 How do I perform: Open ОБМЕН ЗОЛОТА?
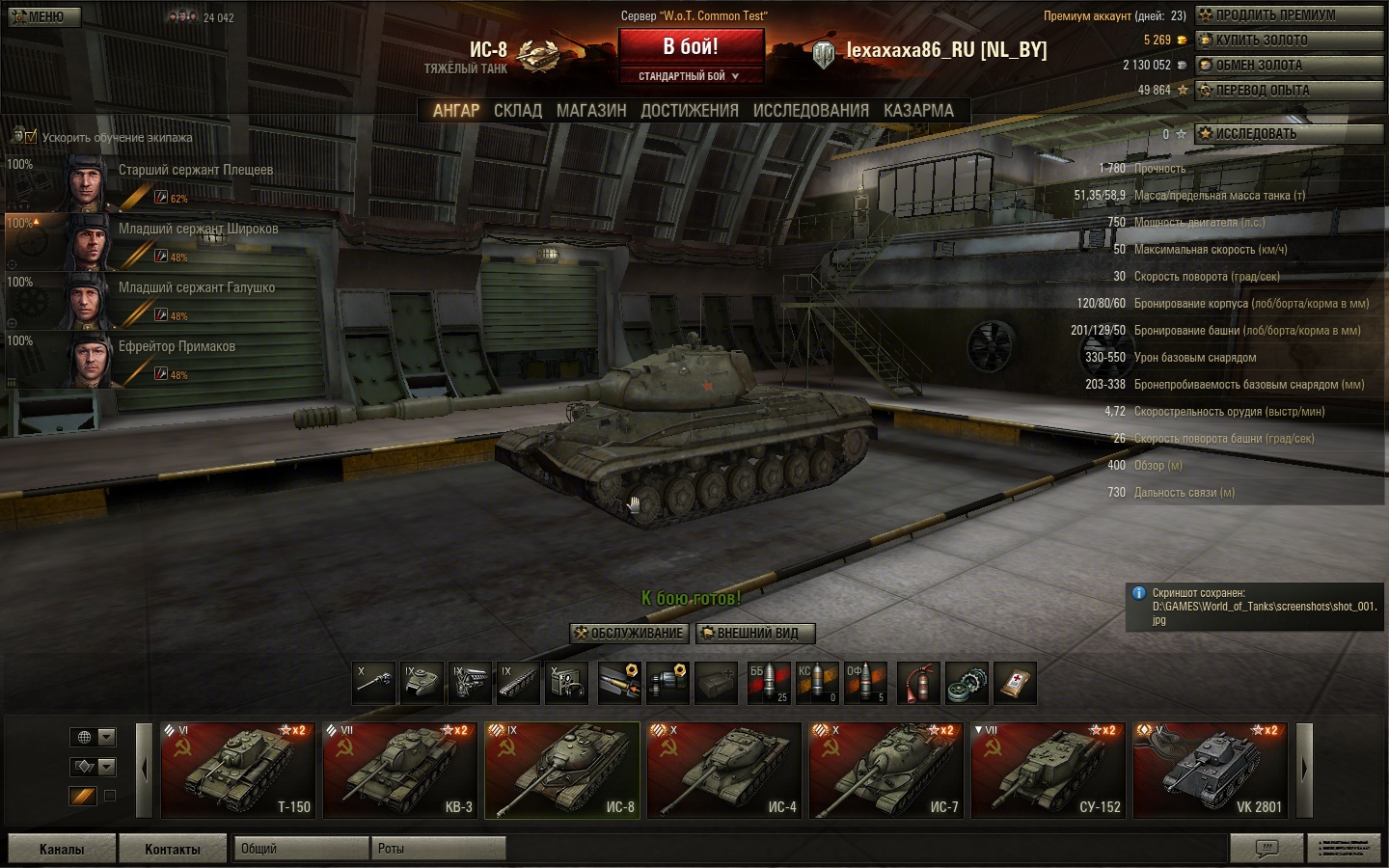pyautogui.click(x=1289, y=66)
